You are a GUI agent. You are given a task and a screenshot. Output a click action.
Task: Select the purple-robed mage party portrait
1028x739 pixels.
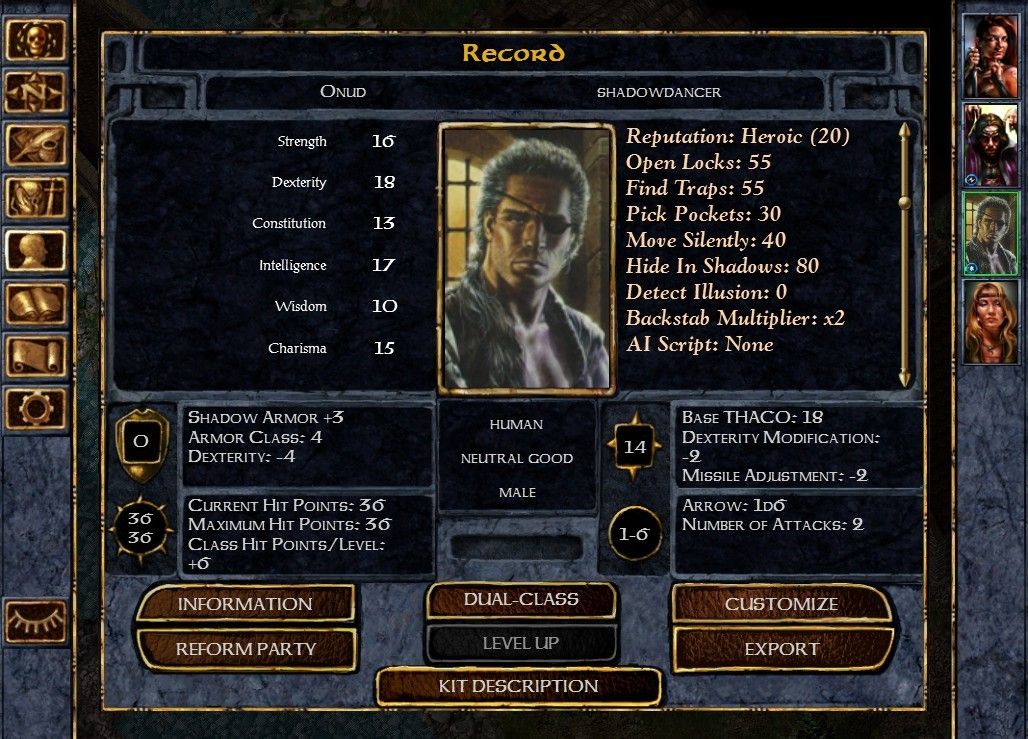(990, 145)
